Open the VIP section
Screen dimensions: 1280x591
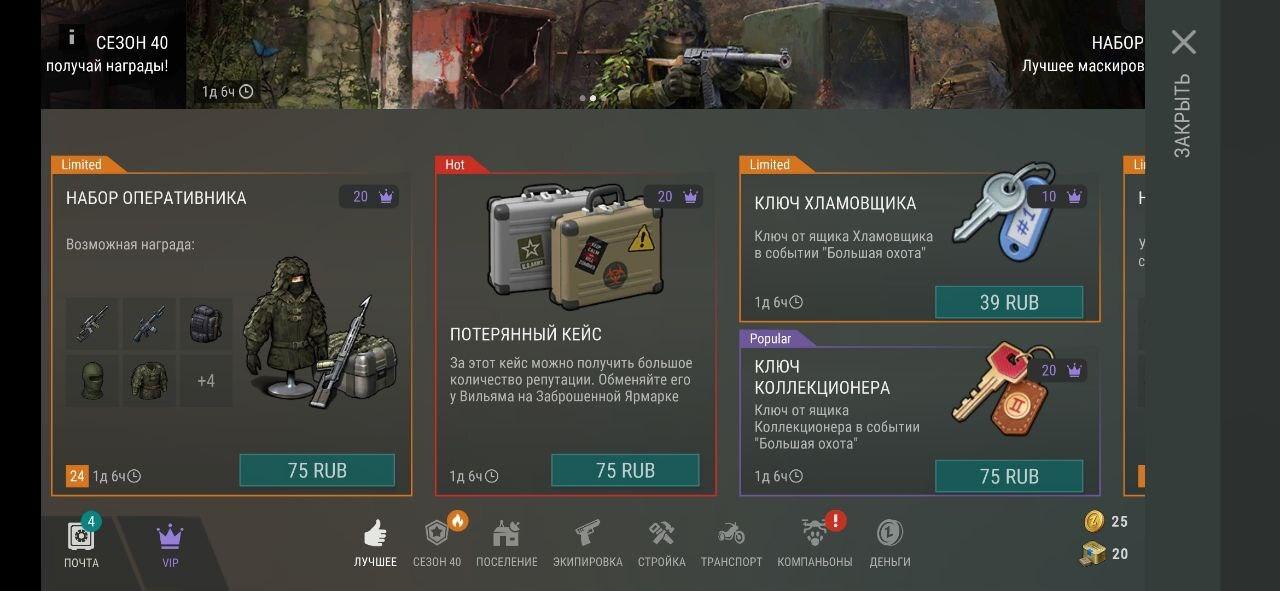[x=170, y=544]
